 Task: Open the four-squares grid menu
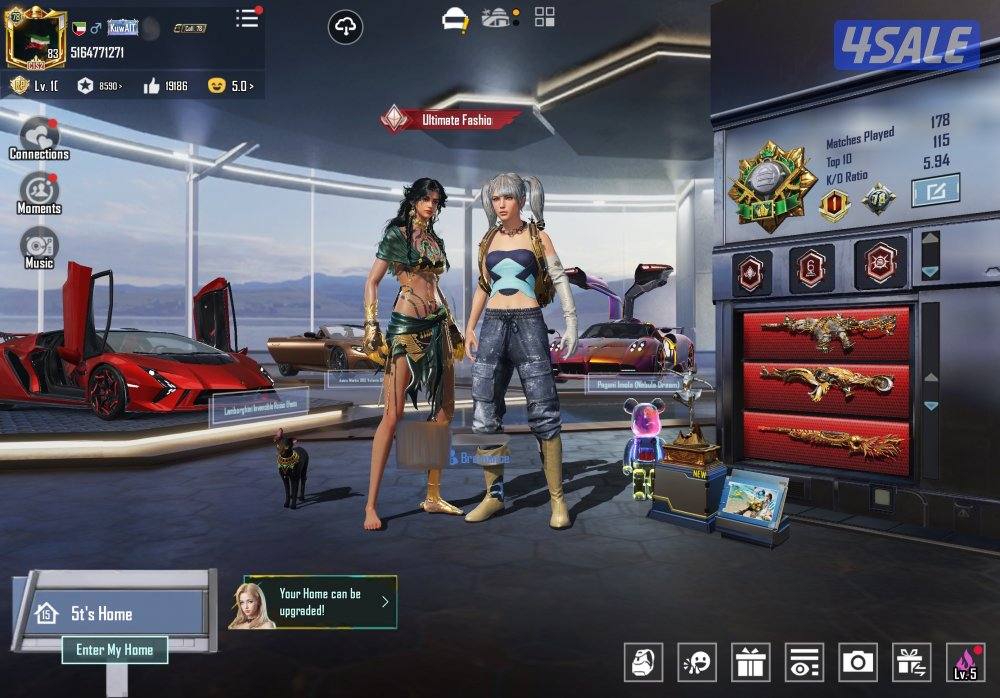[545, 16]
